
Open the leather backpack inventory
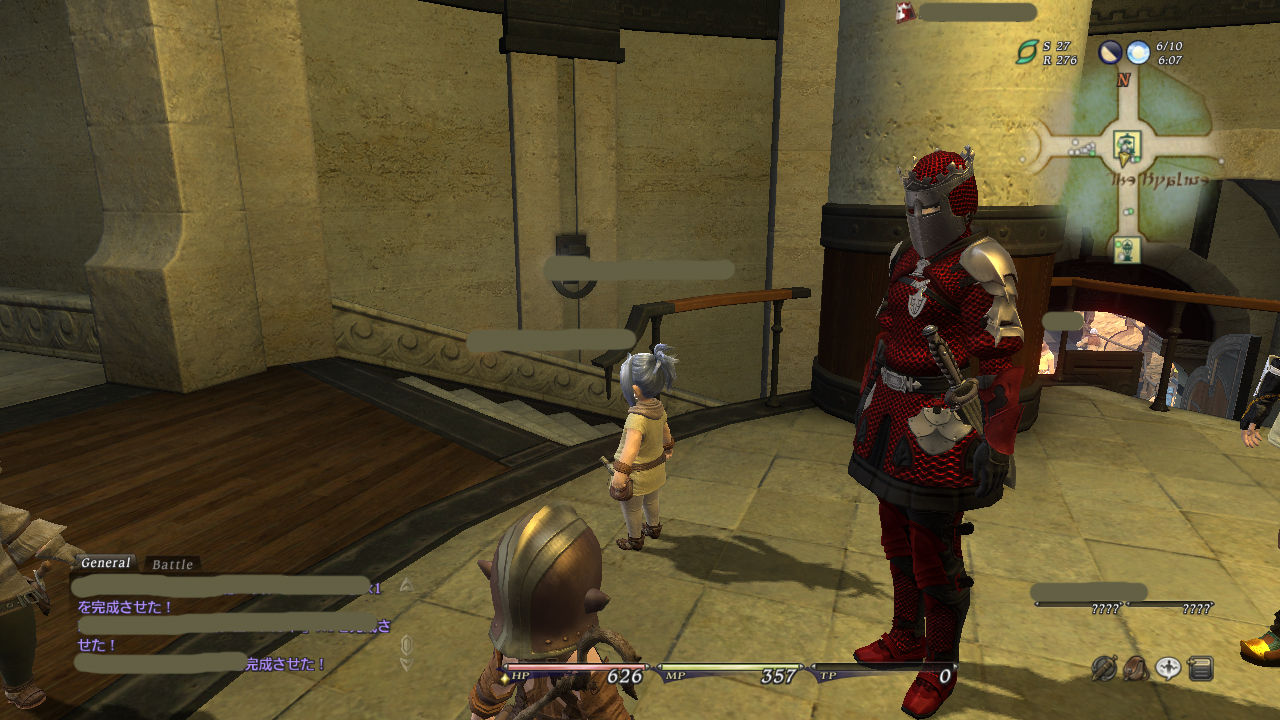tap(1136, 668)
